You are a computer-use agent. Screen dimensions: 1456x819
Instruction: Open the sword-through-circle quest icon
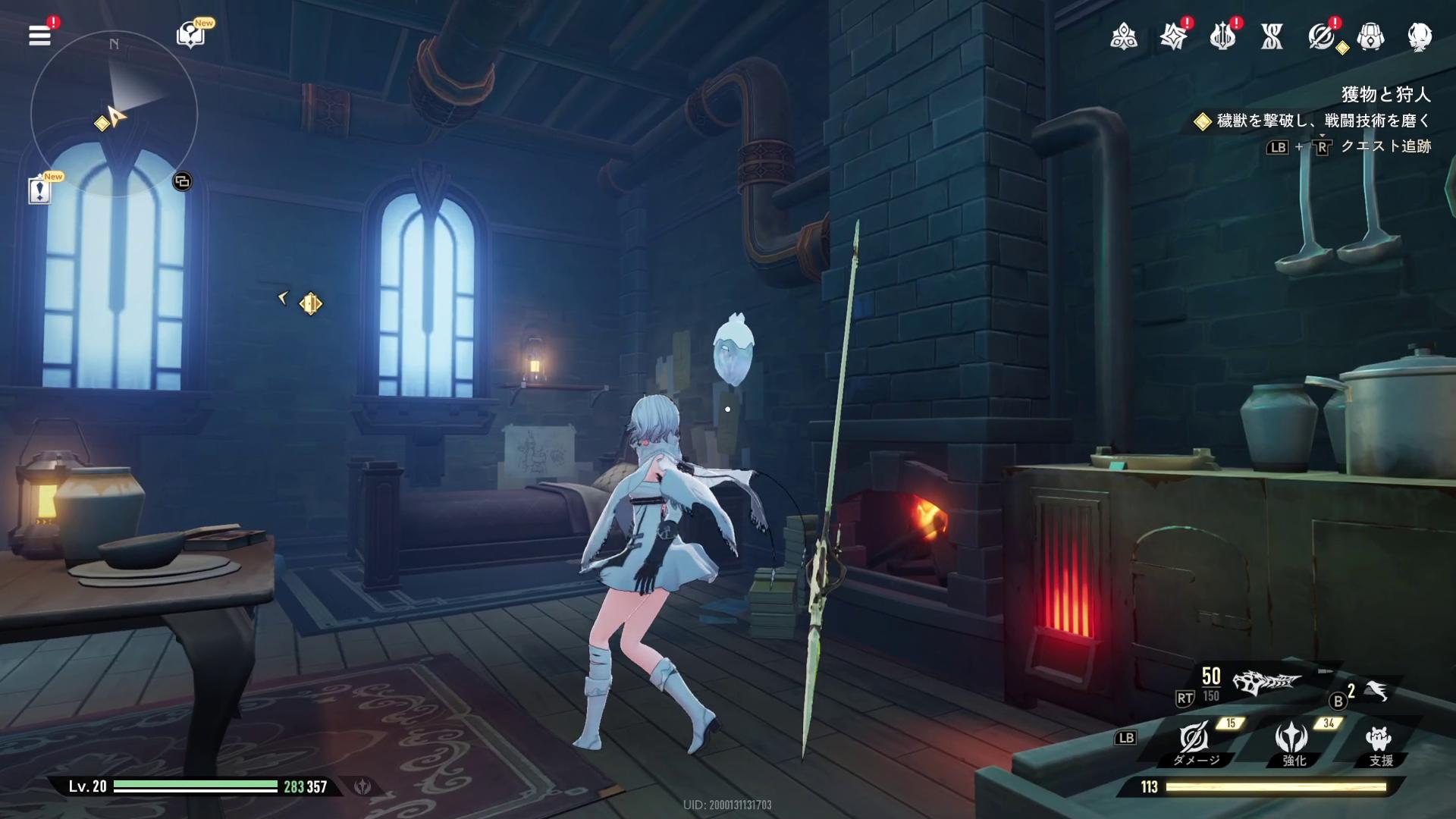click(1321, 36)
